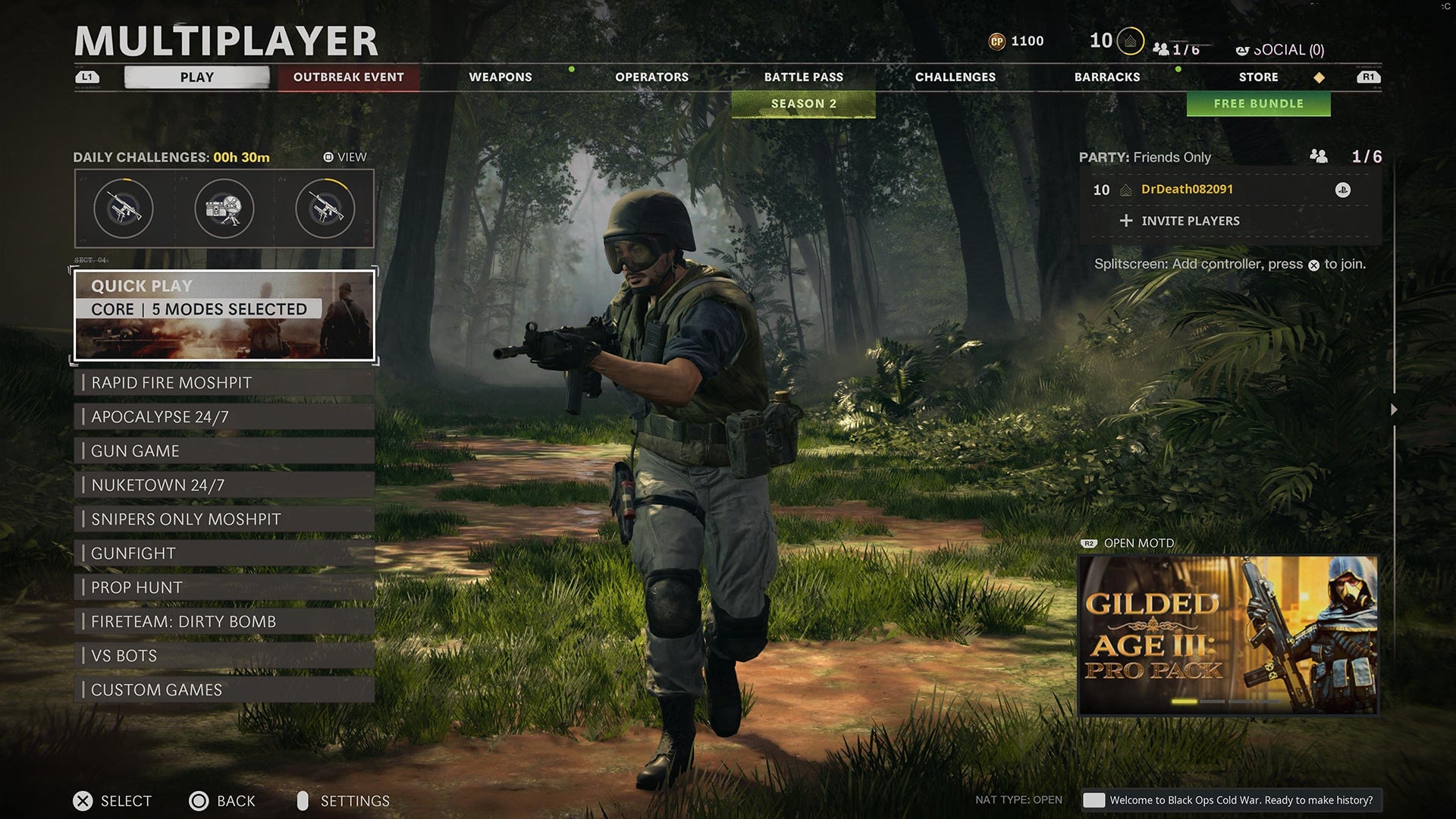Open the Battle Pass tab
Image resolution: width=1456 pixels, height=819 pixels.
tap(803, 77)
